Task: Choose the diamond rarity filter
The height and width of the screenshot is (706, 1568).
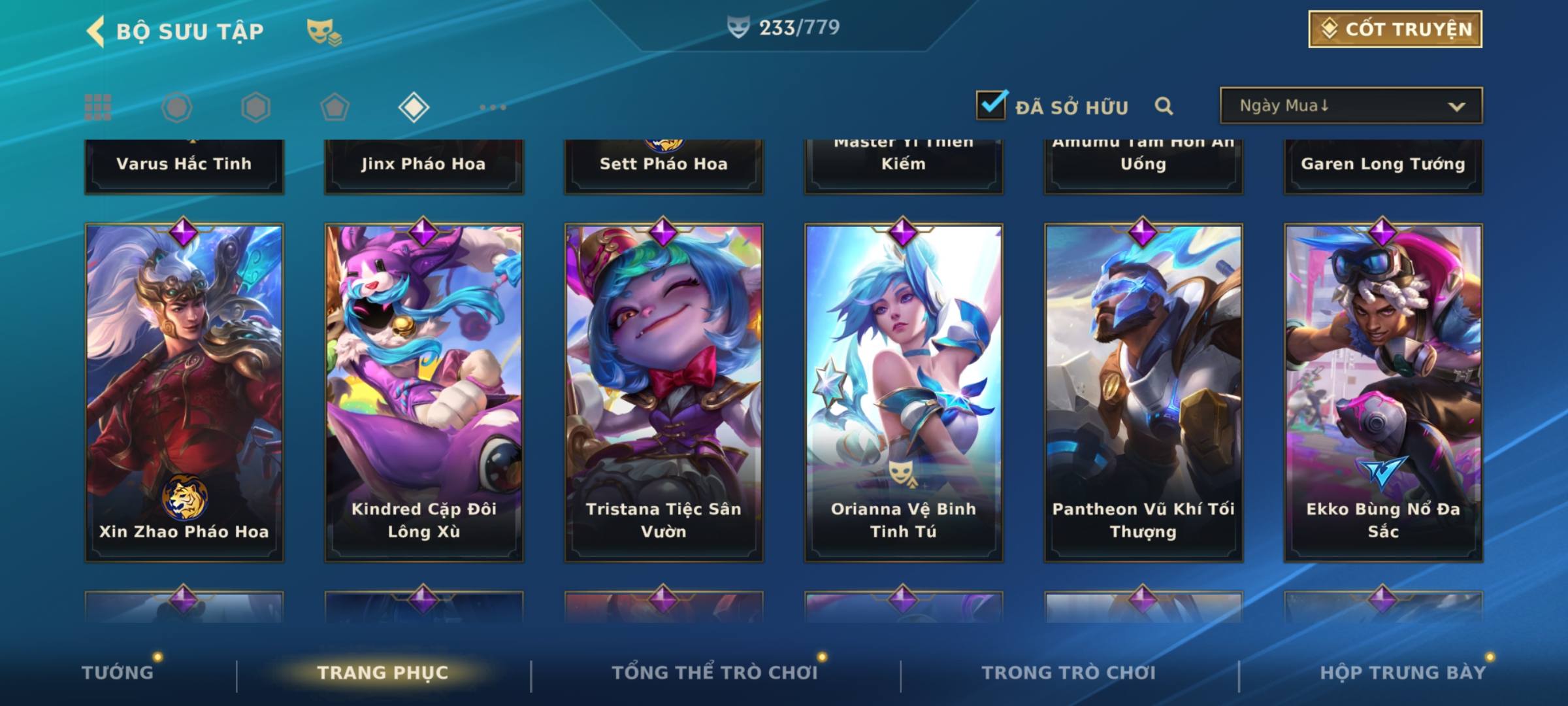Action: (414, 107)
